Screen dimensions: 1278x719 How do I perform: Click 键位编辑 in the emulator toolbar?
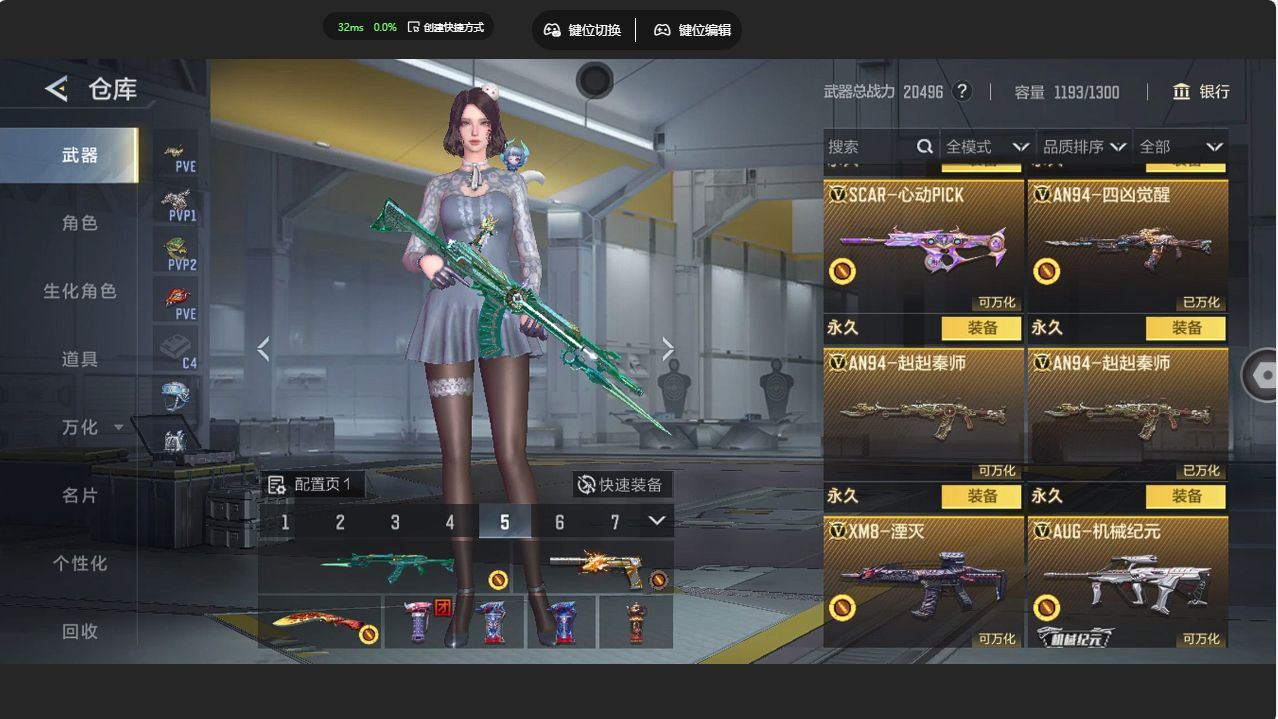[693, 30]
